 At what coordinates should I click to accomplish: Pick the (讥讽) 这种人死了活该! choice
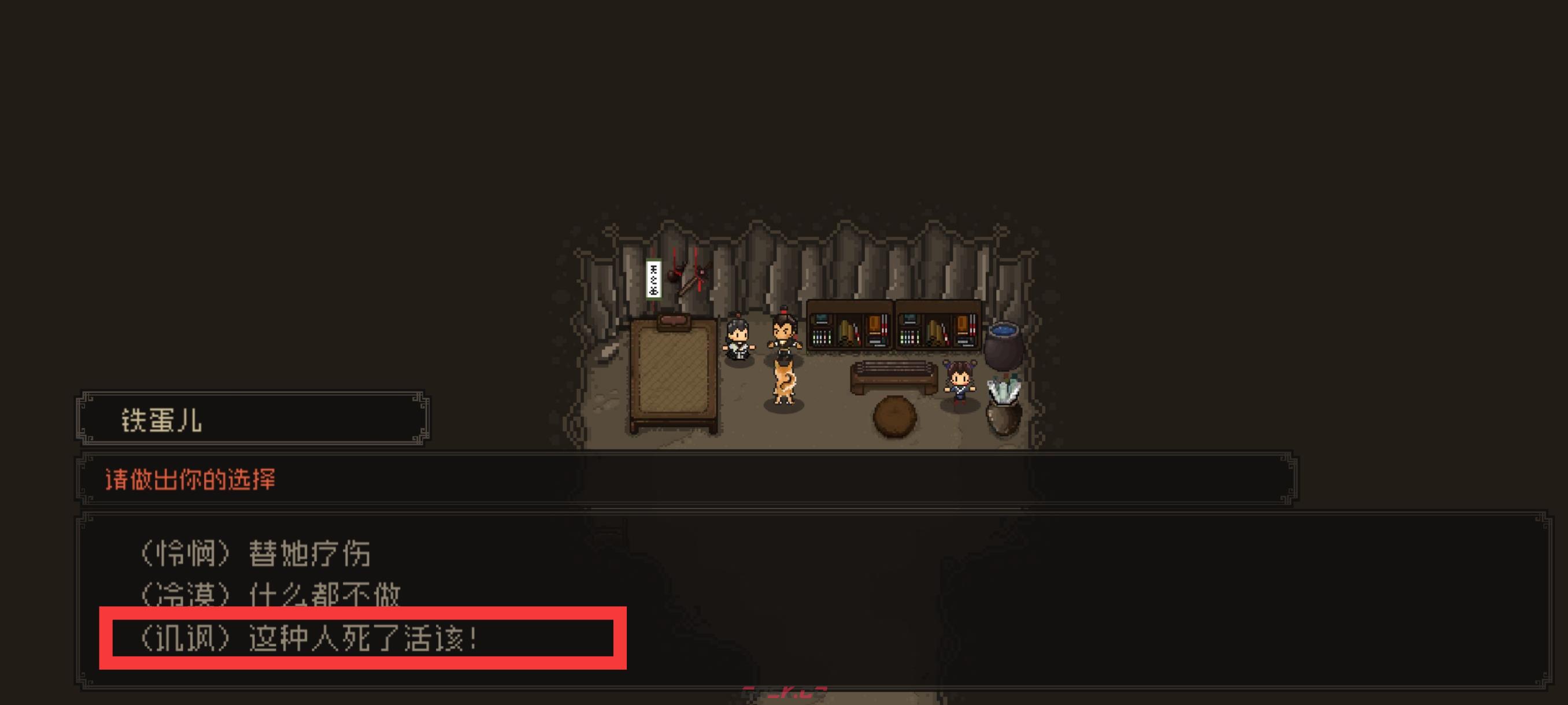coord(308,639)
